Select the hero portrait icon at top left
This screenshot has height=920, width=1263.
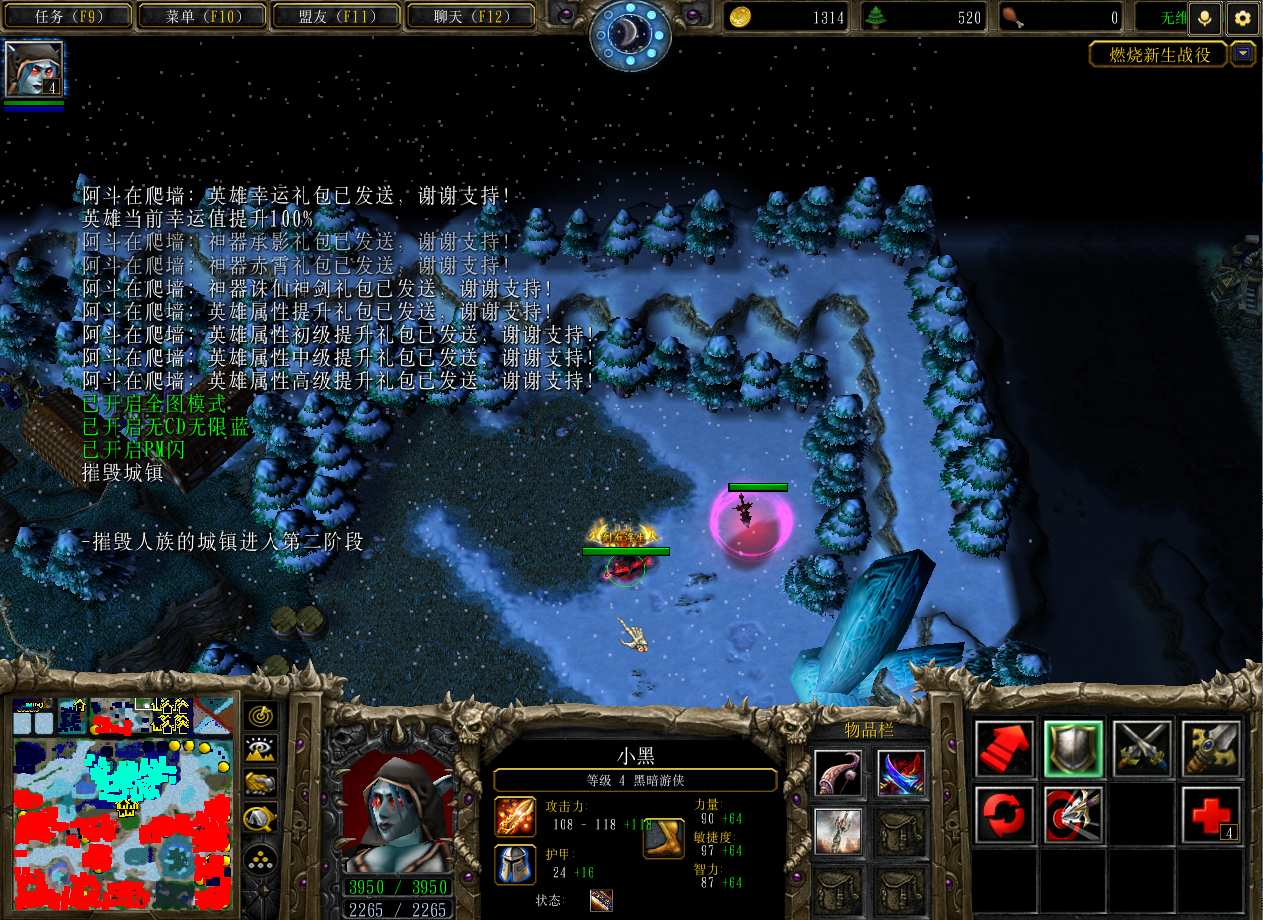34,68
